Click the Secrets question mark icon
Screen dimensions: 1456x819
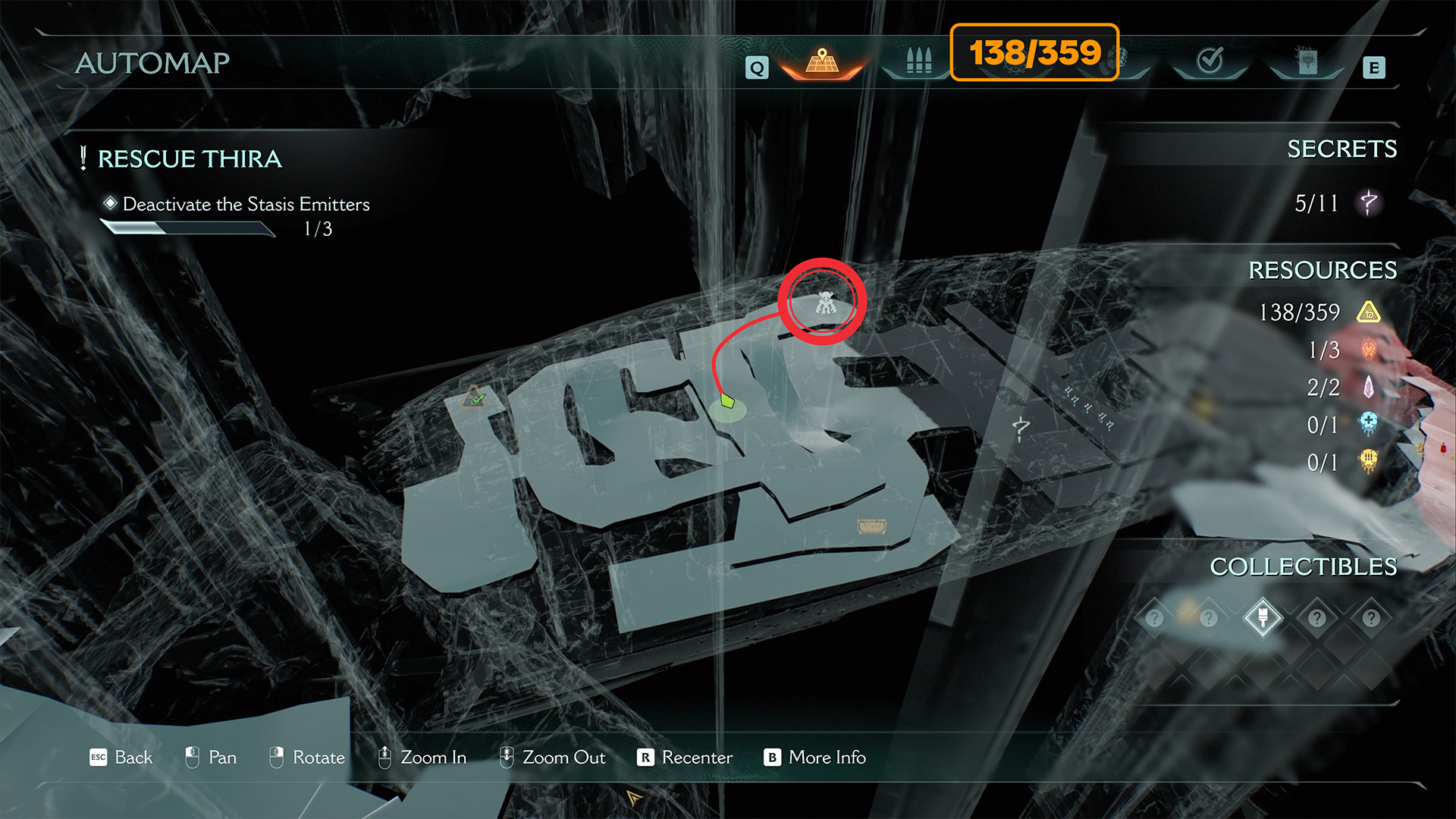point(1369,202)
